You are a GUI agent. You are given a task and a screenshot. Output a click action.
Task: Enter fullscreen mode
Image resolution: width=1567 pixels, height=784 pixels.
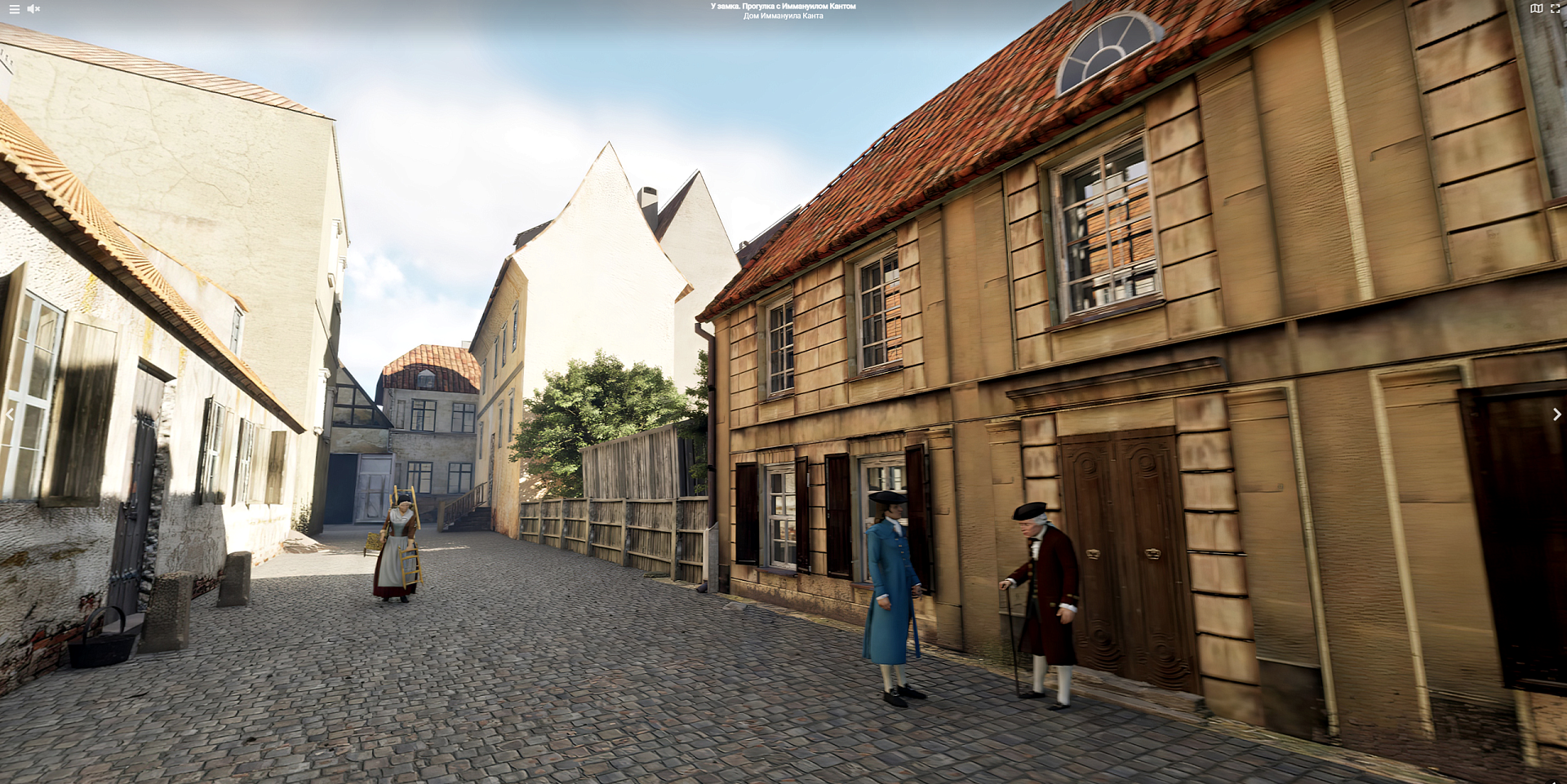tap(1555, 9)
